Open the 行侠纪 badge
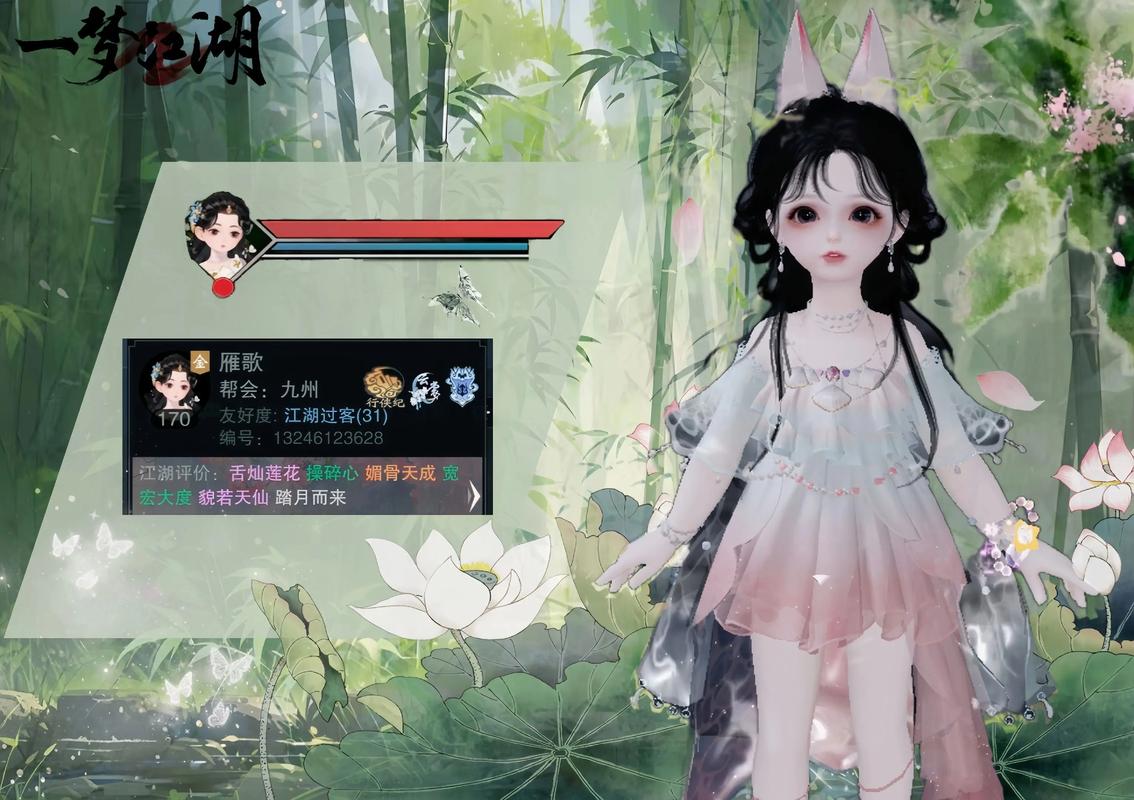Image resolution: width=1134 pixels, height=800 pixels. (x=385, y=388)
